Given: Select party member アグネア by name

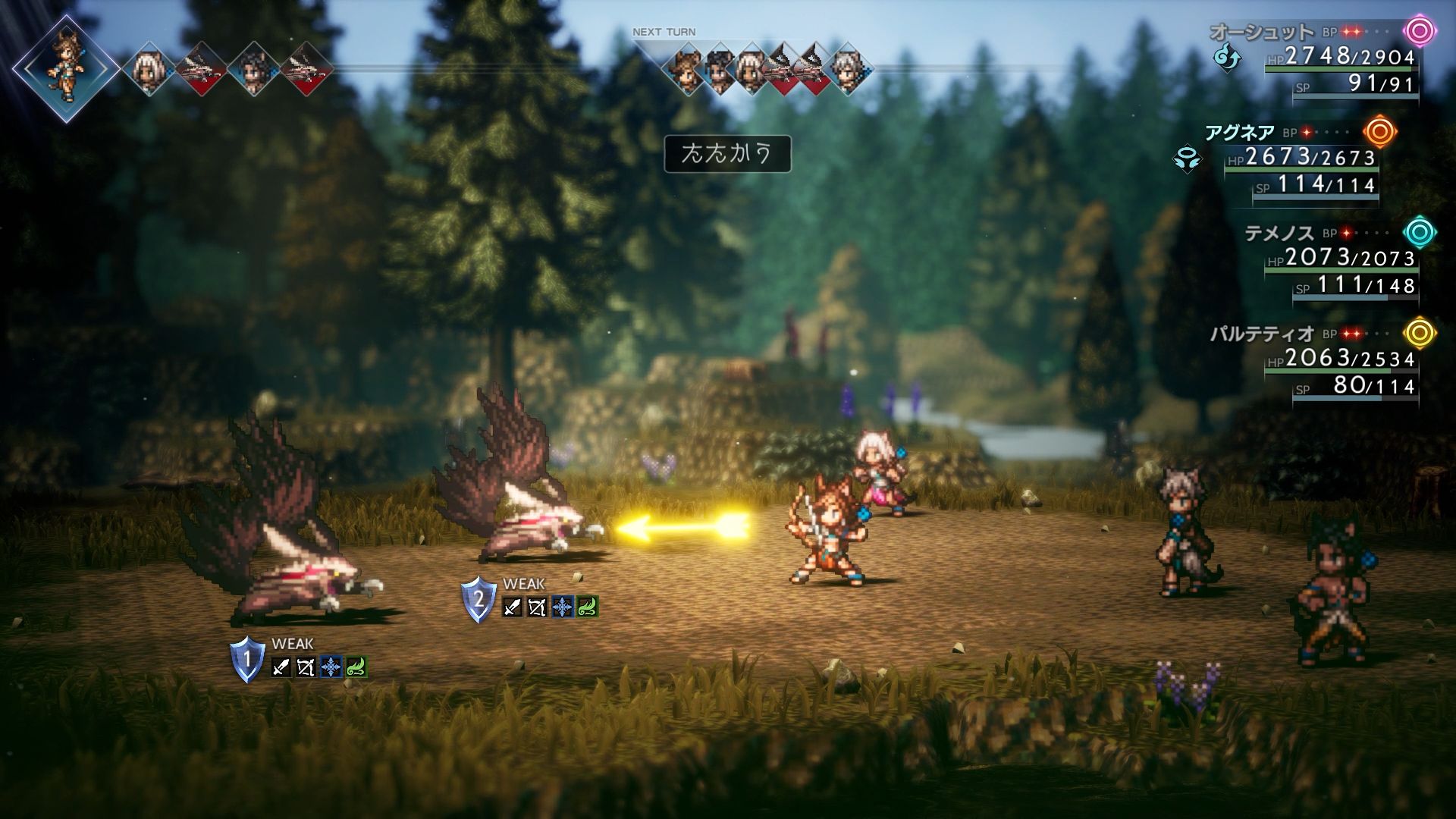Looking at the screenshot, I should 1240,133.
